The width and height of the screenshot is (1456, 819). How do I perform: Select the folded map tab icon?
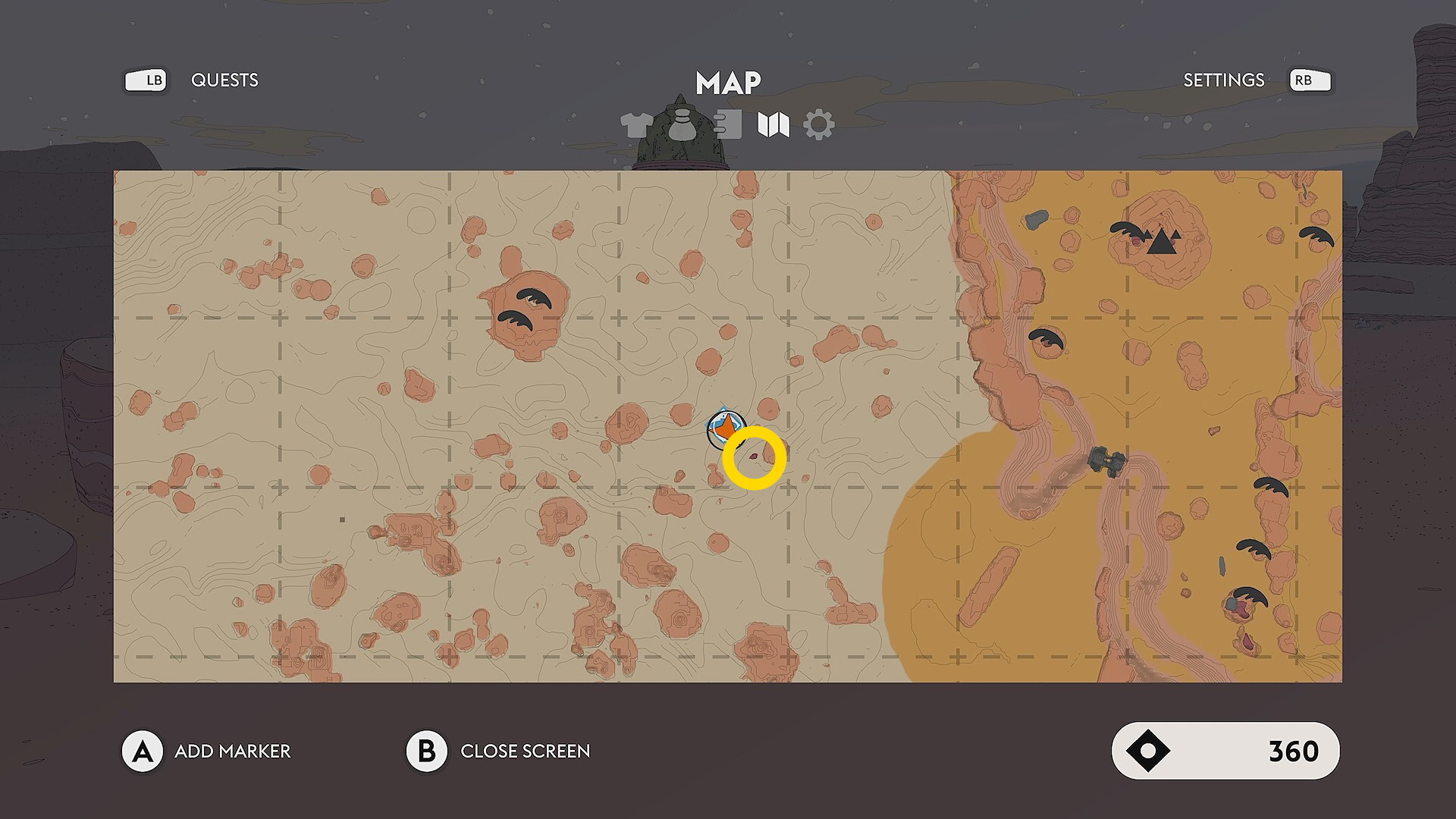tap(773, 124)
